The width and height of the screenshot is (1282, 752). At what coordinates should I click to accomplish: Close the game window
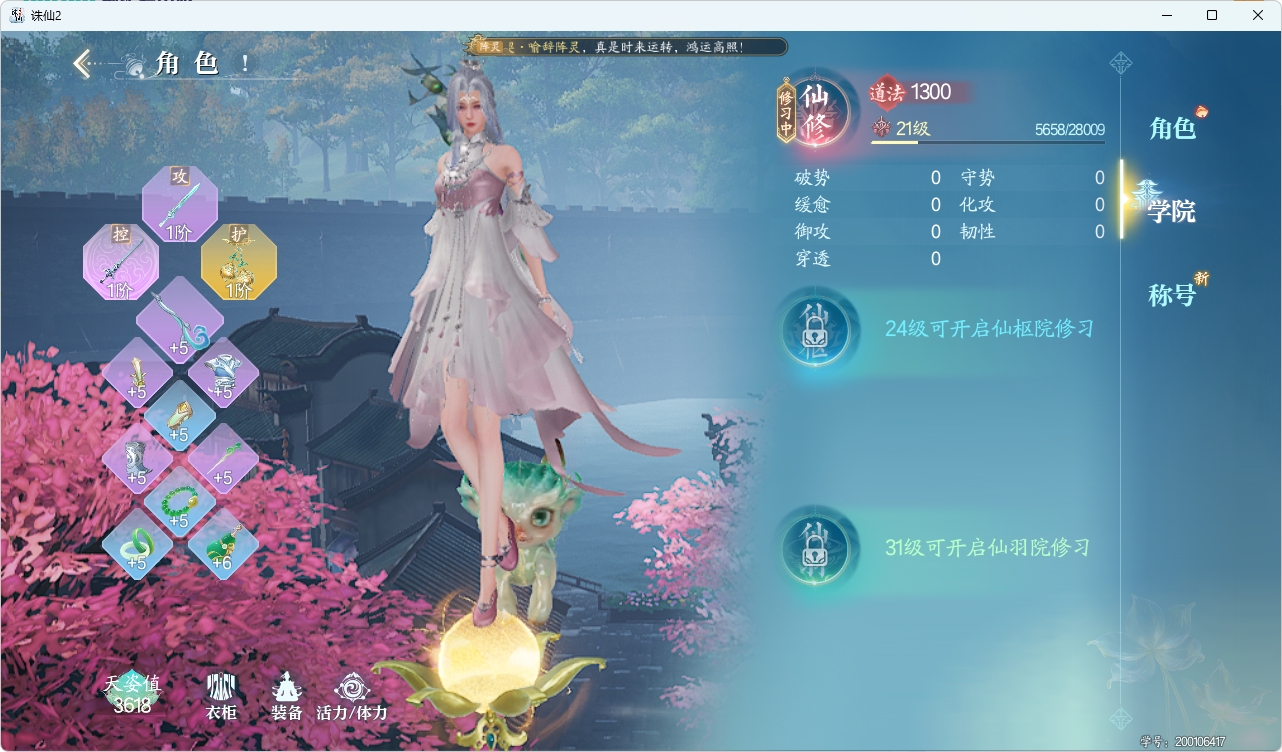tap(1258, 15)
